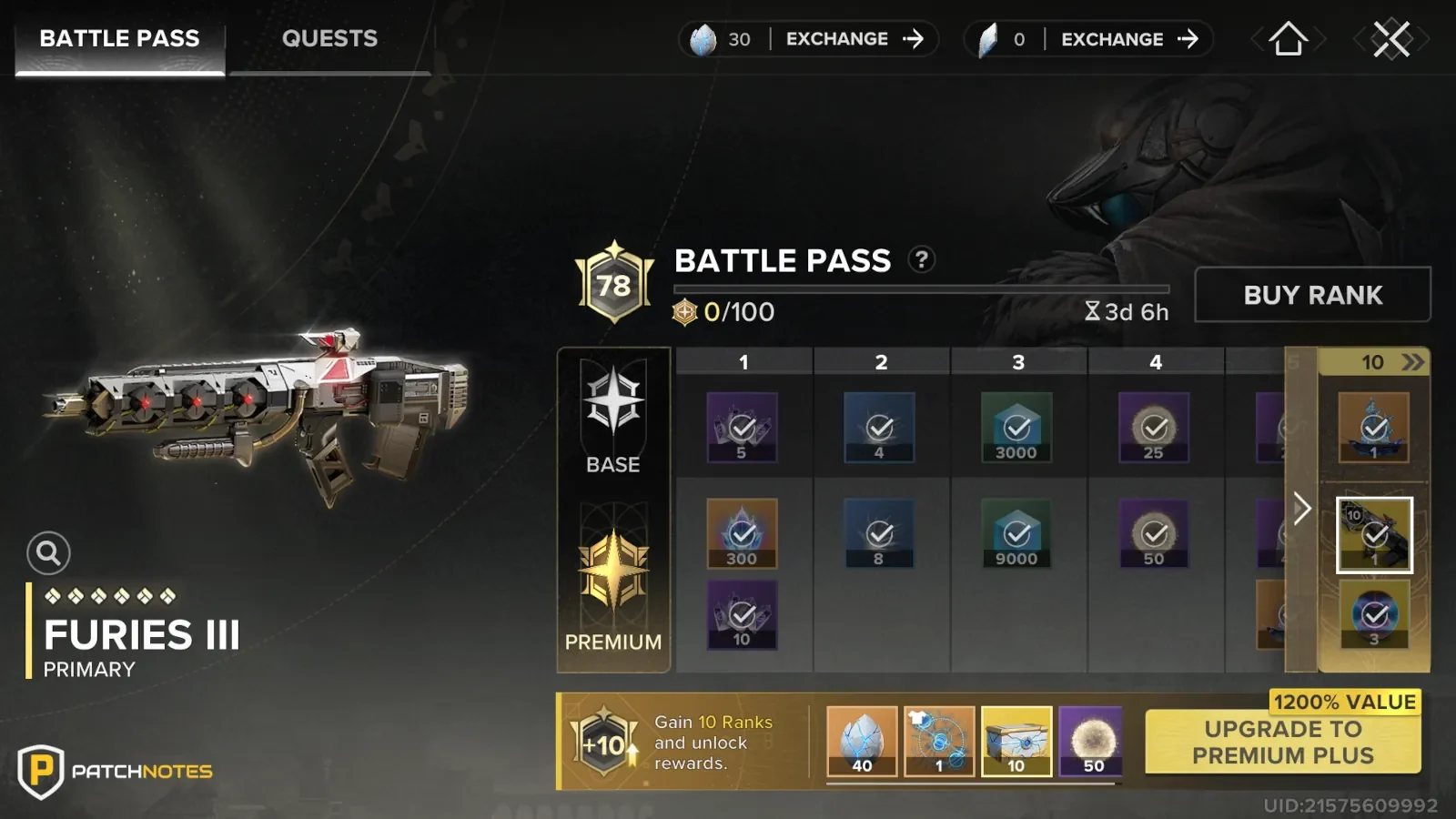Select the highlighted rank 10 weapon reward

[x=1374, y=535]
